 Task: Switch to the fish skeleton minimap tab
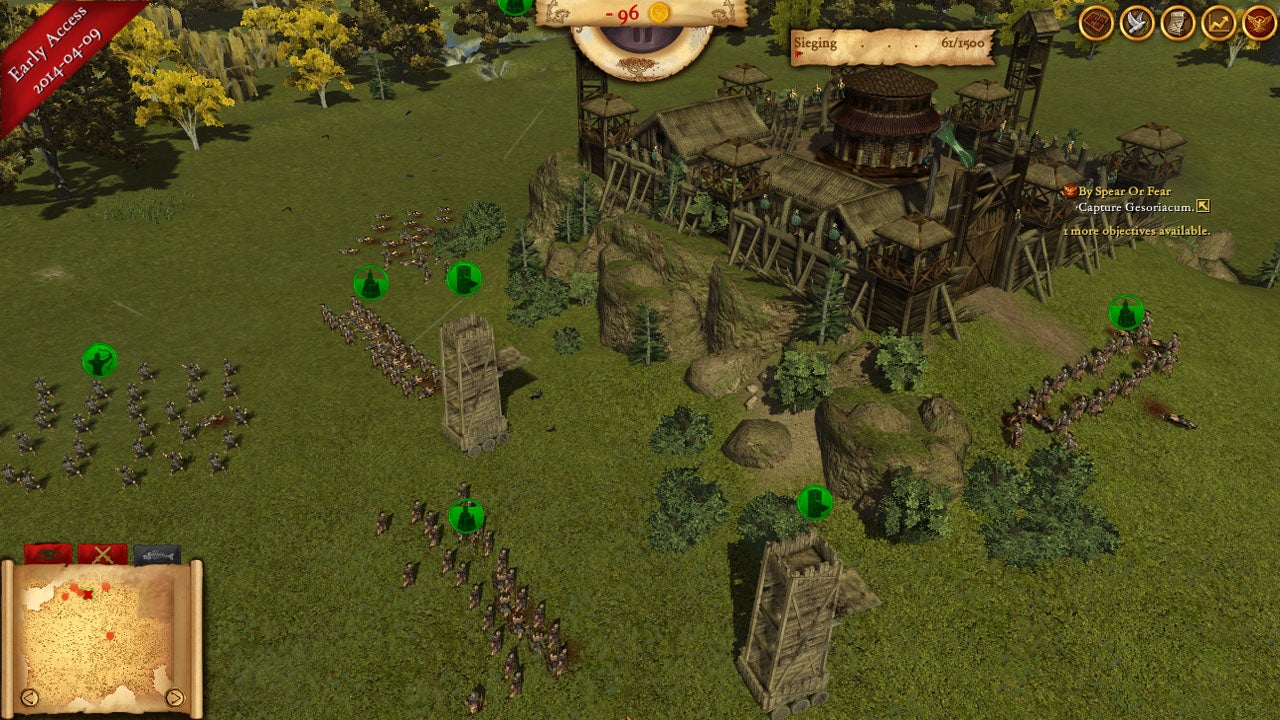pyautogui.click(x=157, y=554)
